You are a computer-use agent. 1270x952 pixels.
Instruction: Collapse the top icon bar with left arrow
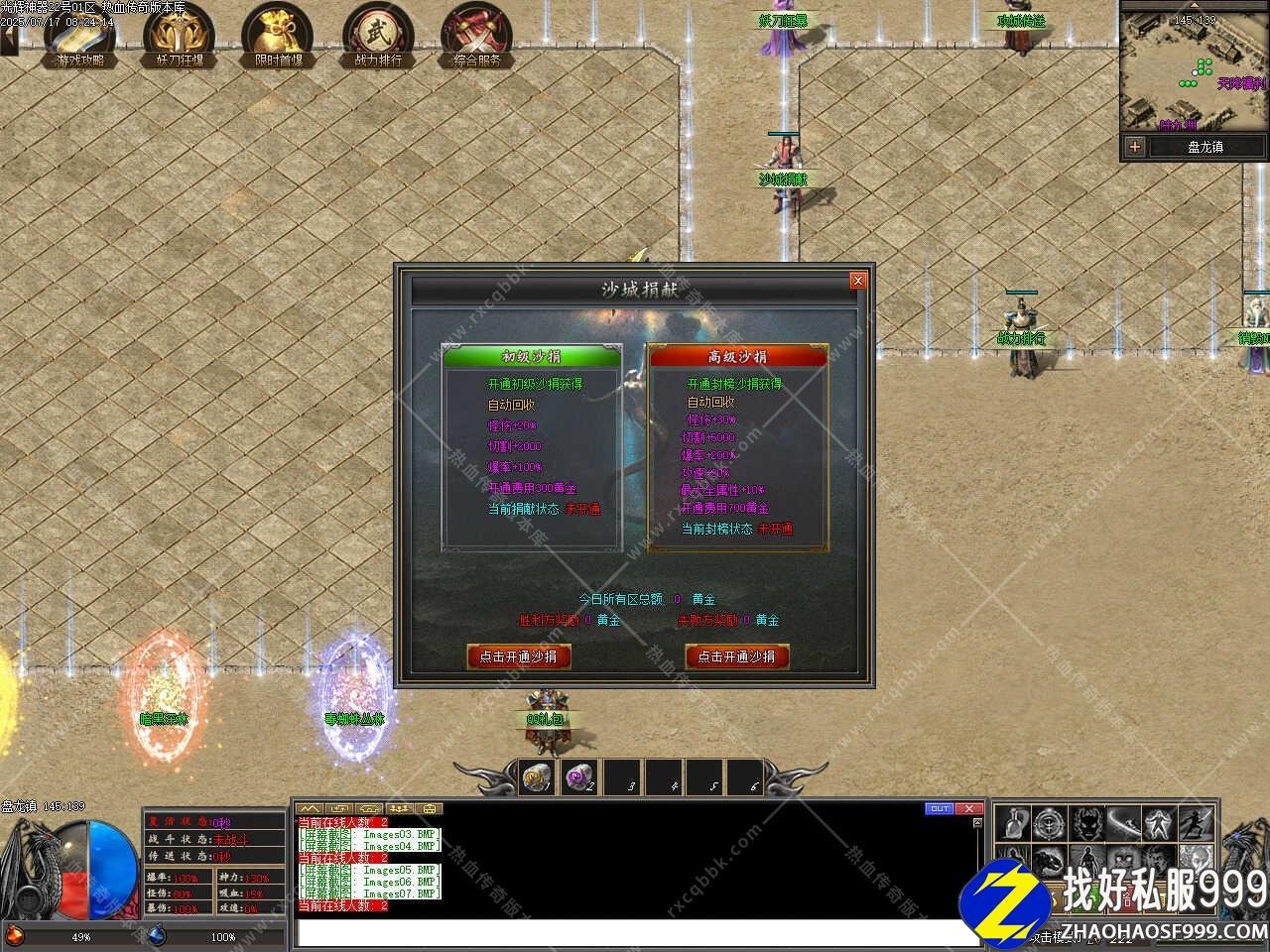pos(8,40)
